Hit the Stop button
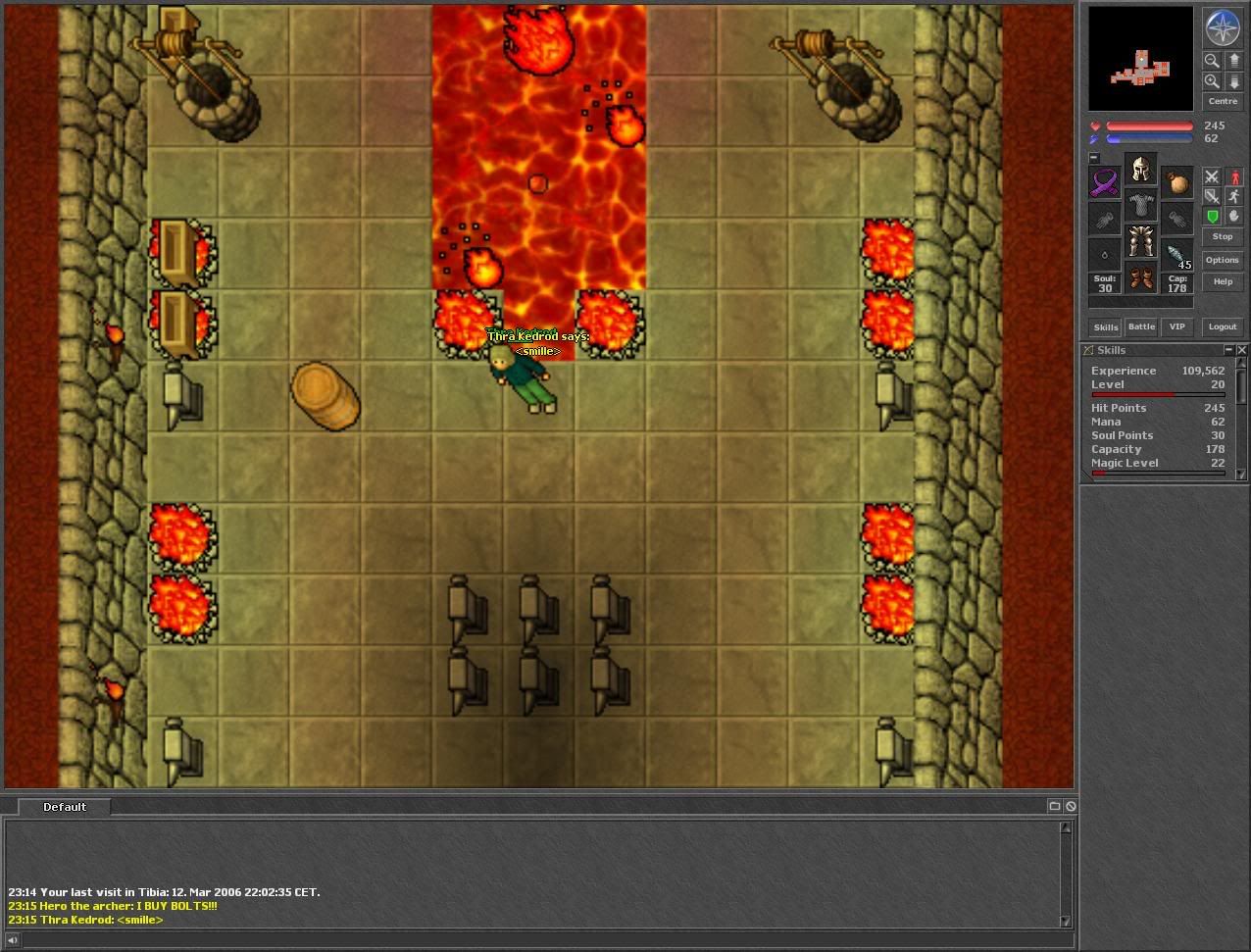Viewport: 1251px width, 952px height. [x=1222, y=236]
